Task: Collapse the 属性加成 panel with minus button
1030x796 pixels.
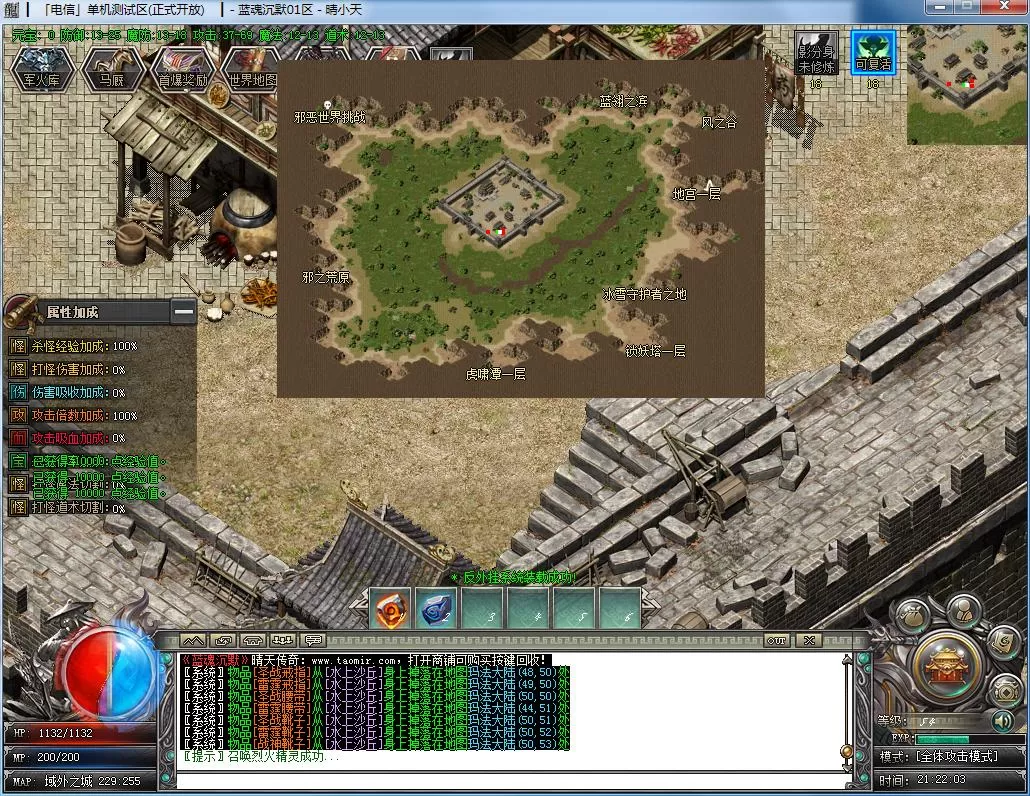Action: (183, 312)
